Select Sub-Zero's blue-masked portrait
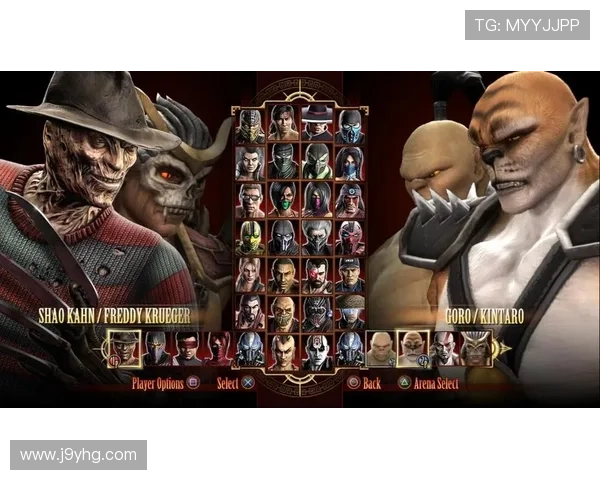The width and height of the screenshot is (600, 480). [x=349, y=127]
